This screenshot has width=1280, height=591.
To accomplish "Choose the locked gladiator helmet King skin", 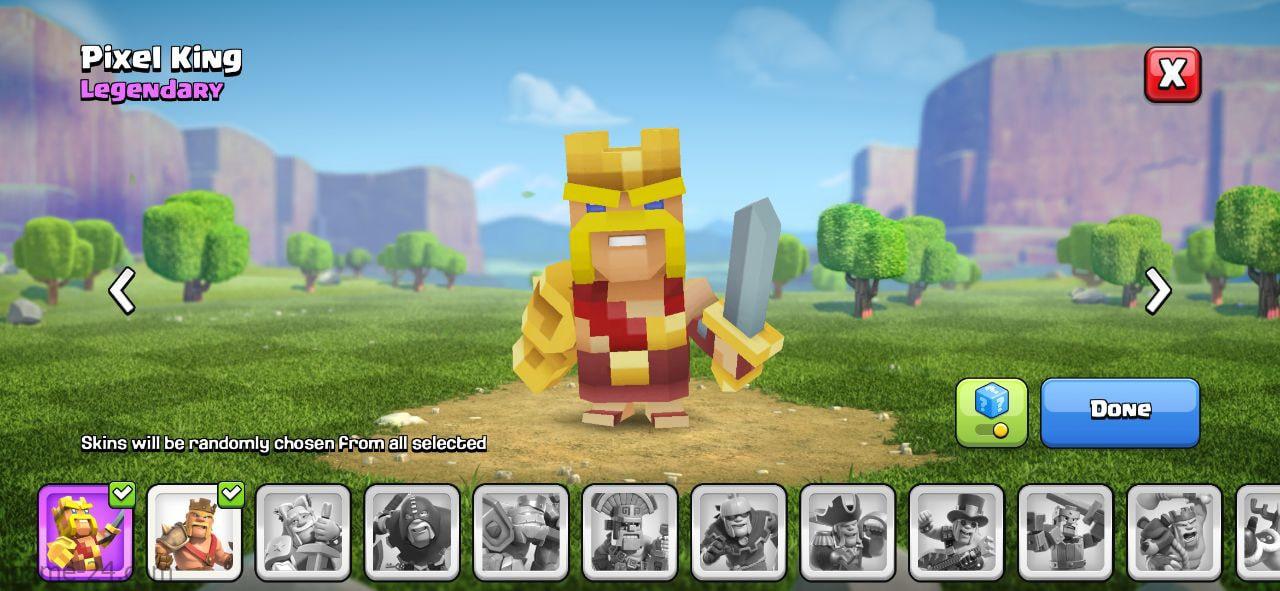I will click(x=630, y=533).
